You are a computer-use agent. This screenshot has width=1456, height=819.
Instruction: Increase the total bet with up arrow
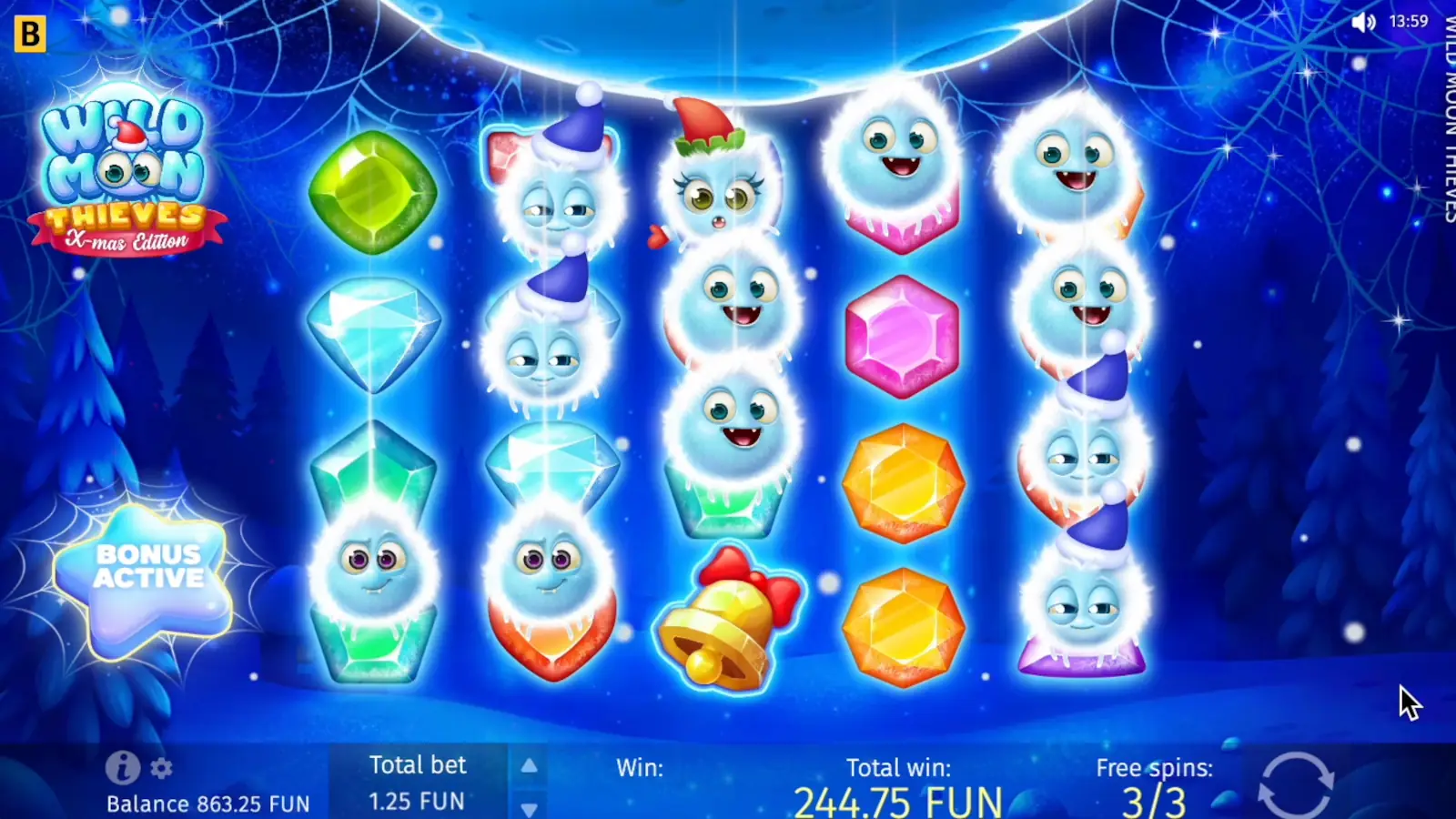pyautogui.click(x=528, y=765)
